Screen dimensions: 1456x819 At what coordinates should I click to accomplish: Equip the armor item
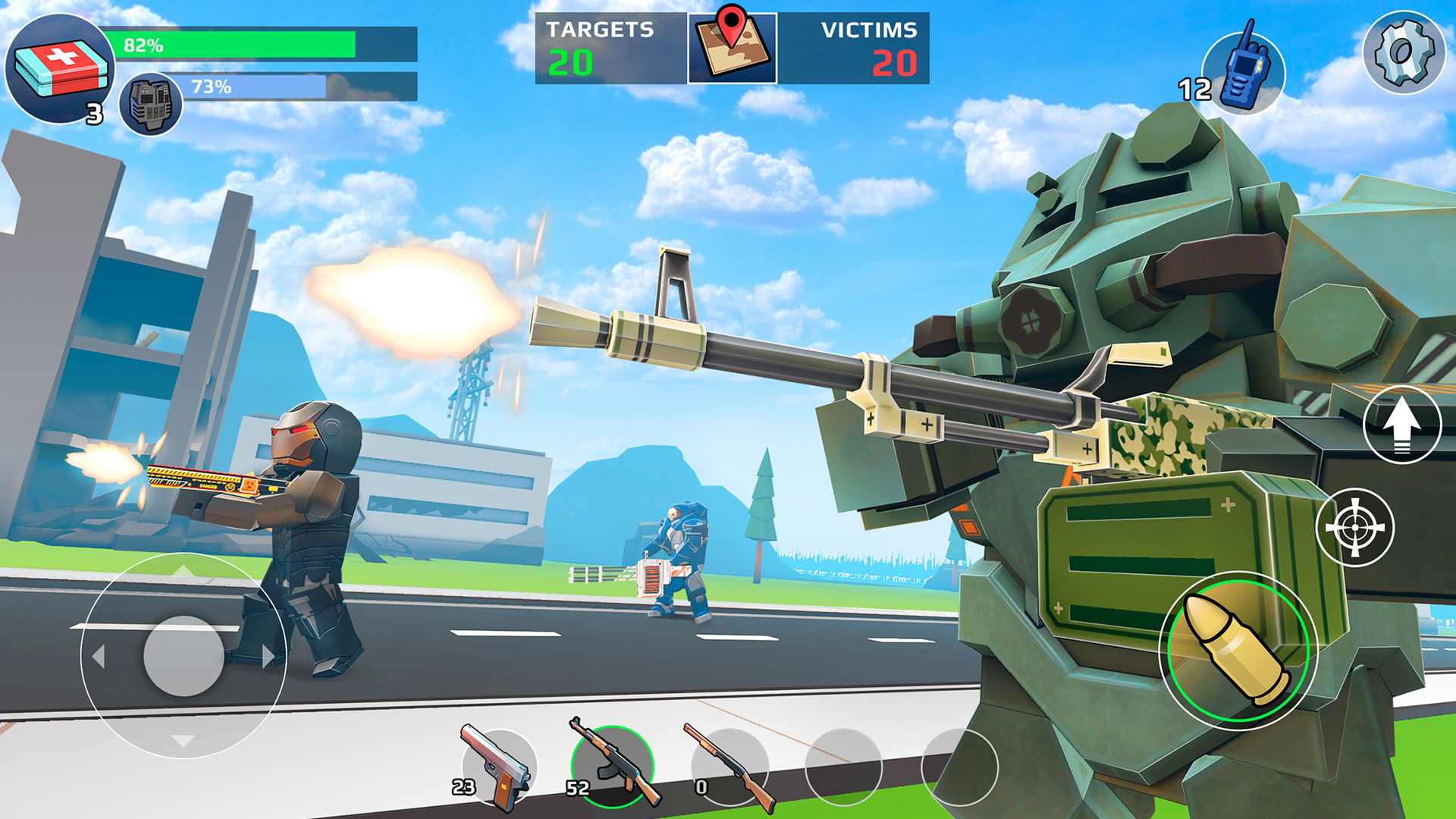(152, 106)
